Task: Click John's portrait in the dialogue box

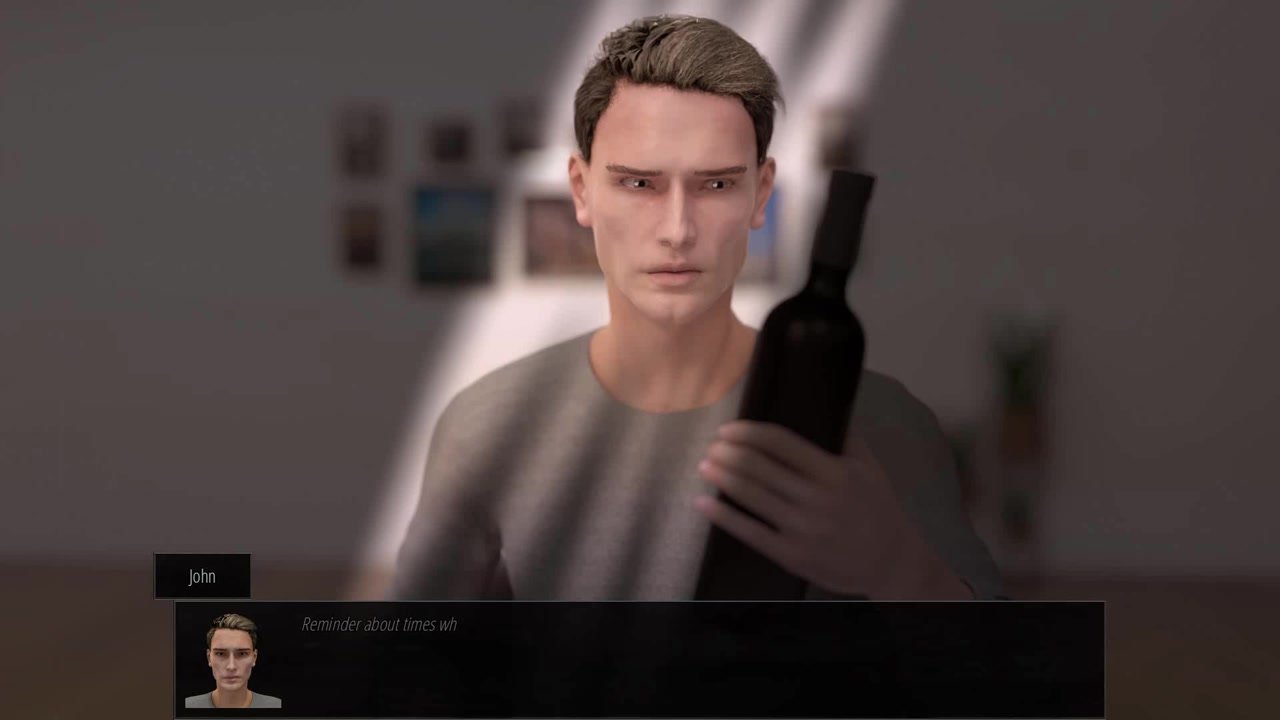Action: (x=232, y=660)
